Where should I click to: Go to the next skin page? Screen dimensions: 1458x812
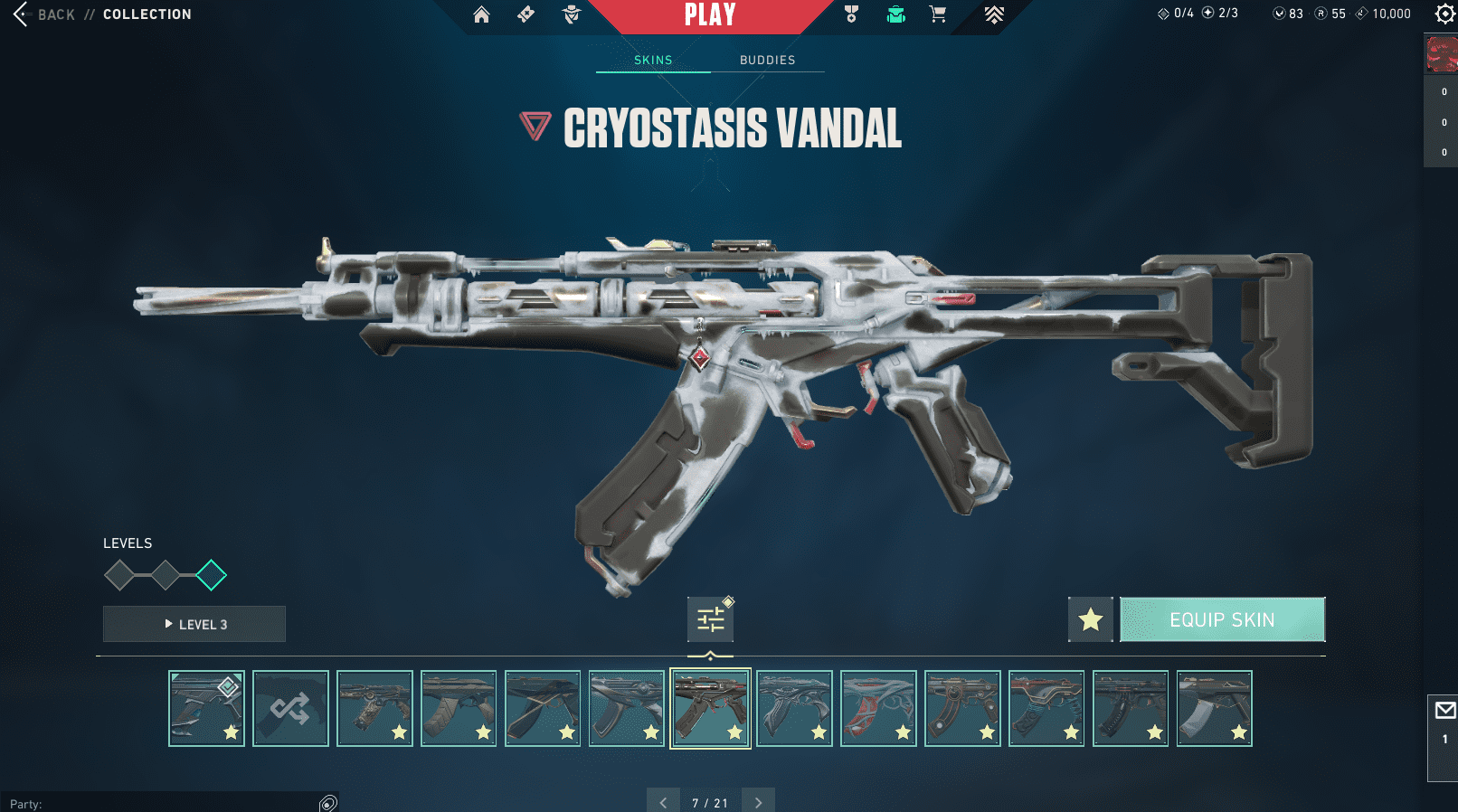[758, 802]
